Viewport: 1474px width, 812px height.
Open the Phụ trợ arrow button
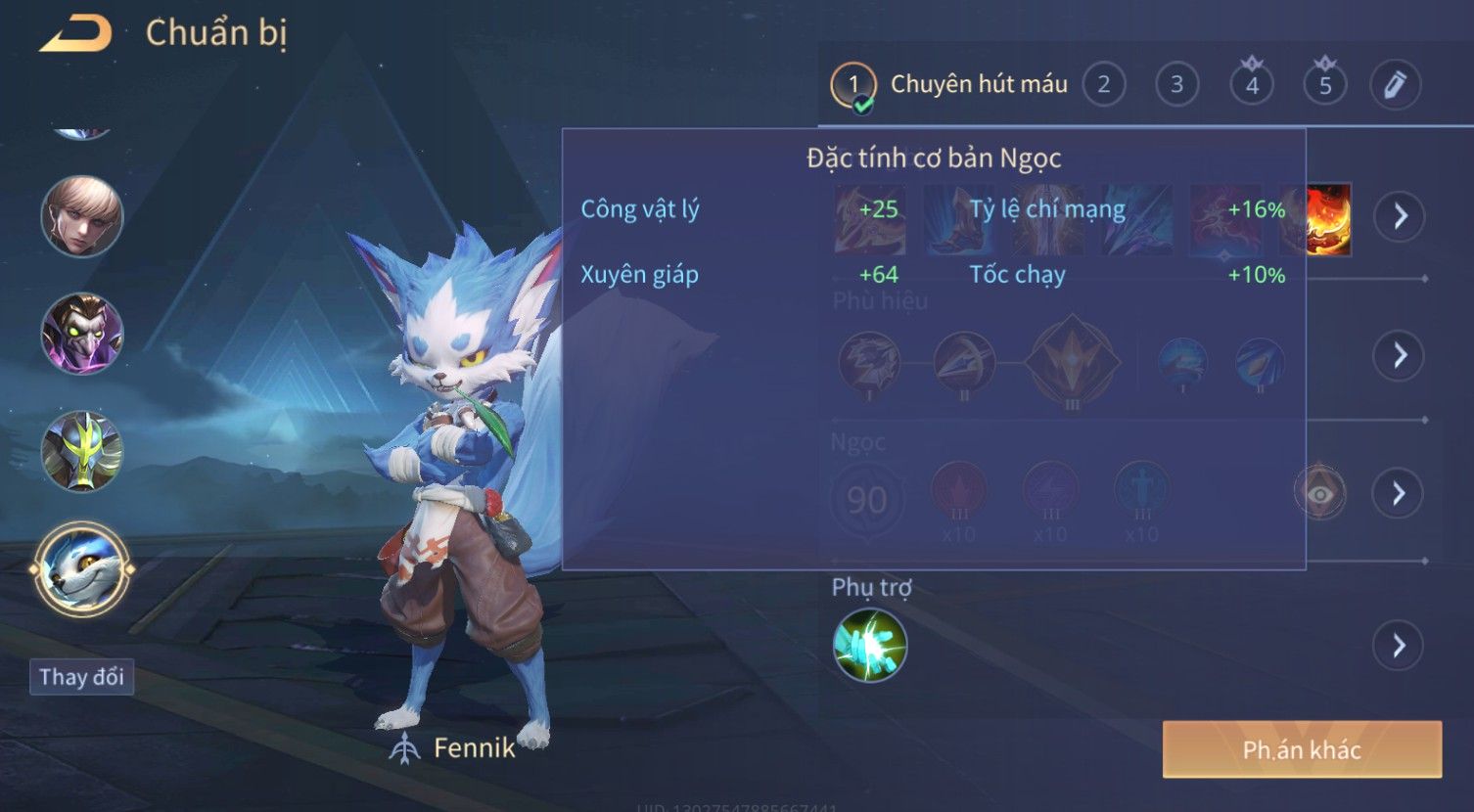[1398, 646]
